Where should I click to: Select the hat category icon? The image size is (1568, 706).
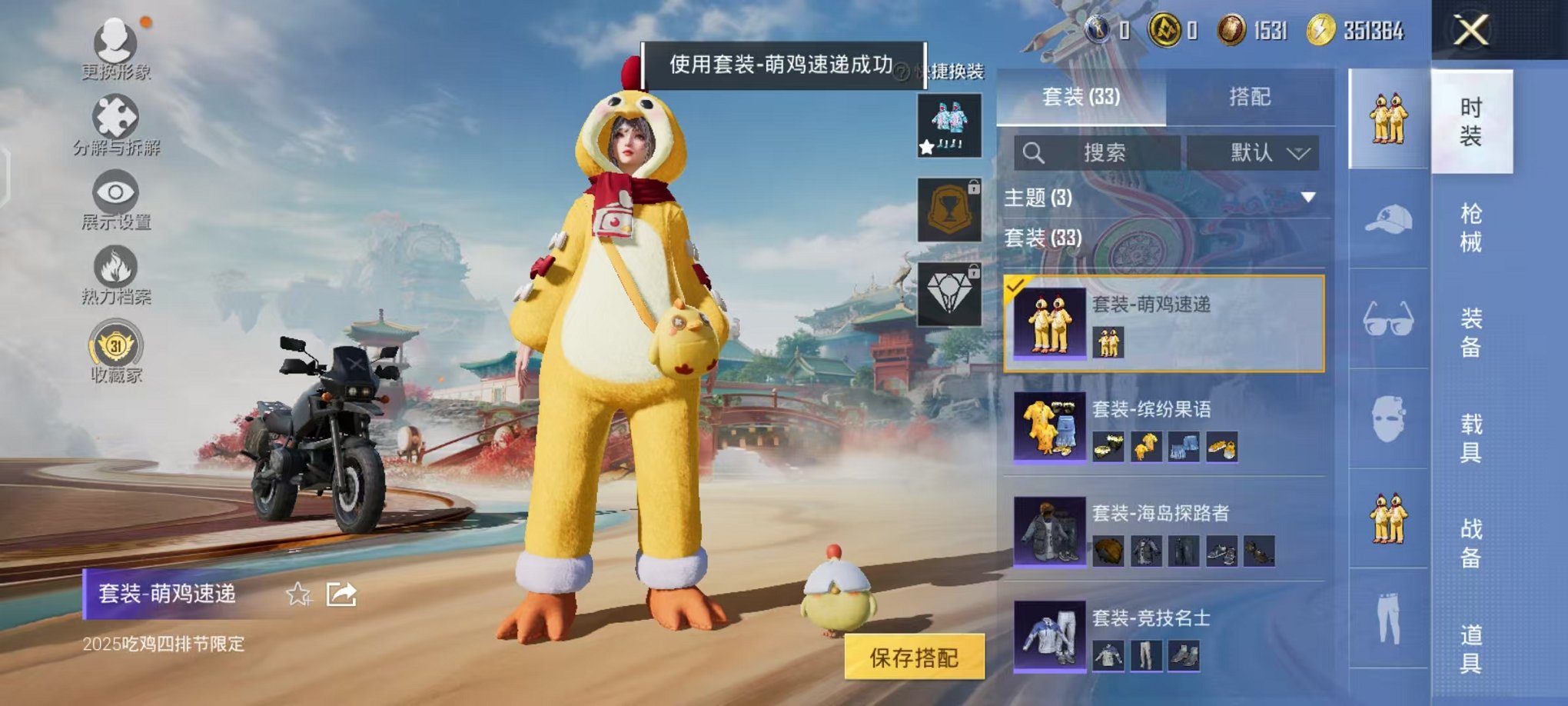click(1387, 221)
